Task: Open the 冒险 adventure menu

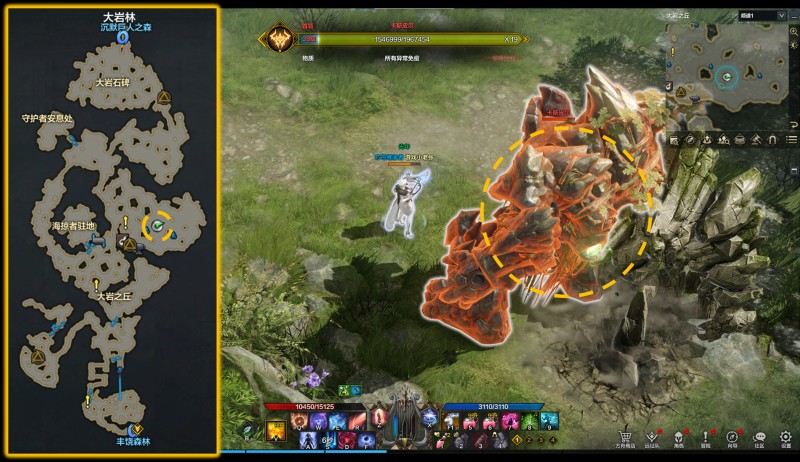Action: point(706,436)
